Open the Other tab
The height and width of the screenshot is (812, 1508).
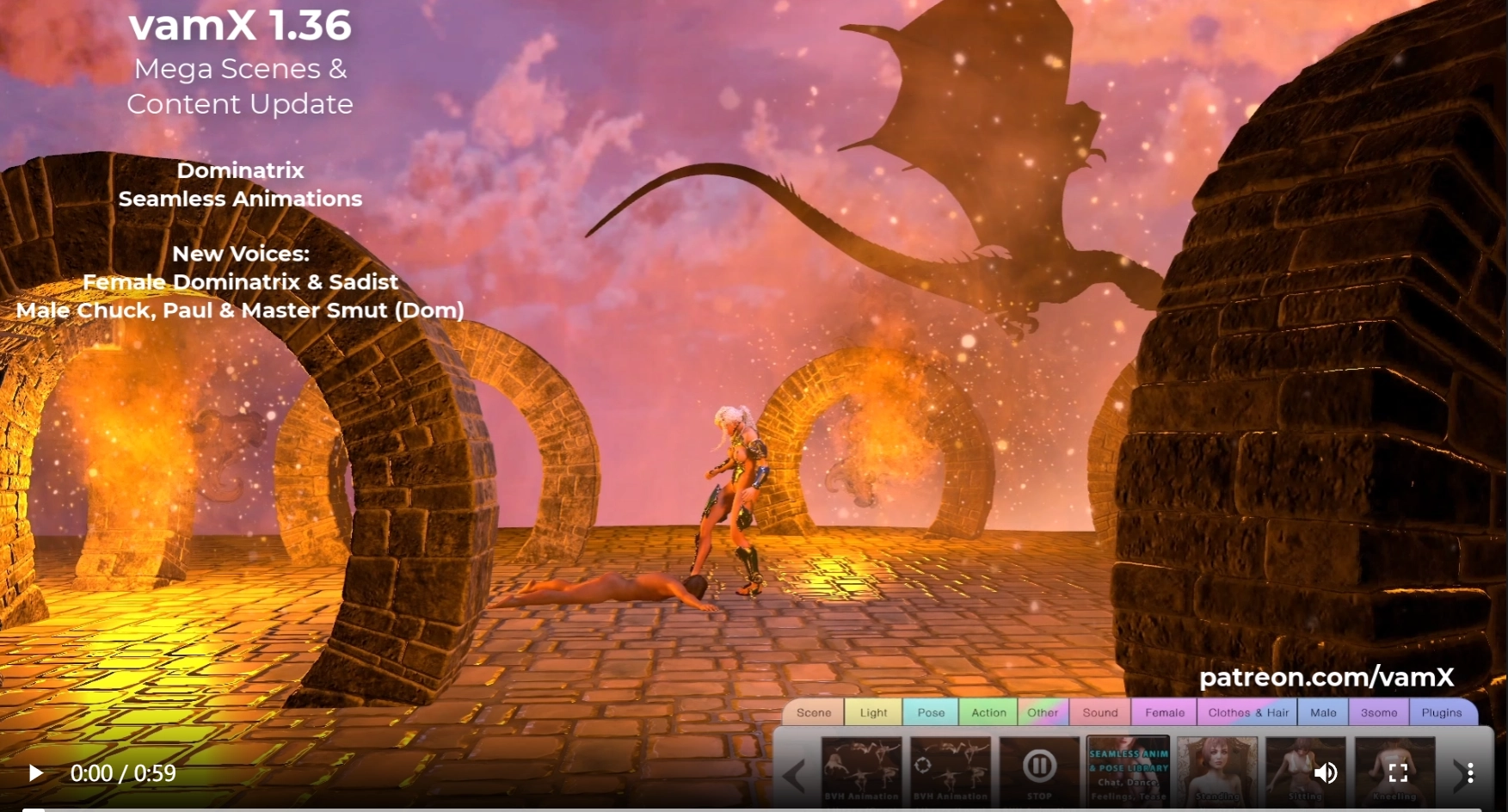coord(1043,712)
